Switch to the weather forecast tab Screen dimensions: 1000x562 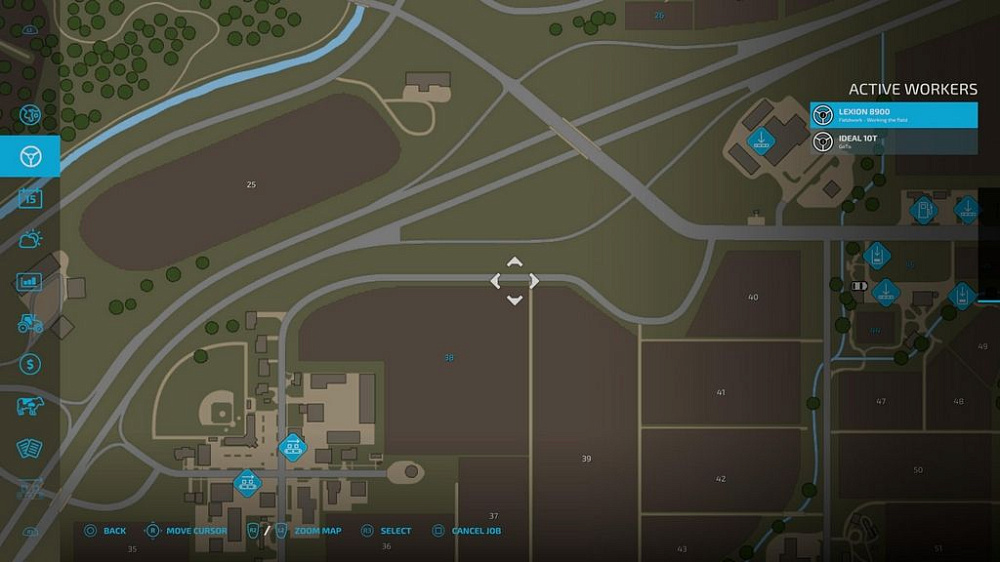pyautogui.click(x=30, y=239)
